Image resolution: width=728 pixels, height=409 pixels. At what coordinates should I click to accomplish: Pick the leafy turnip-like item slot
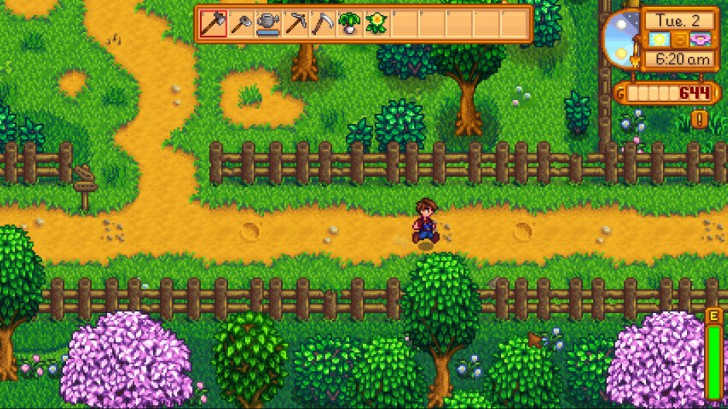(x=349, y=23)
